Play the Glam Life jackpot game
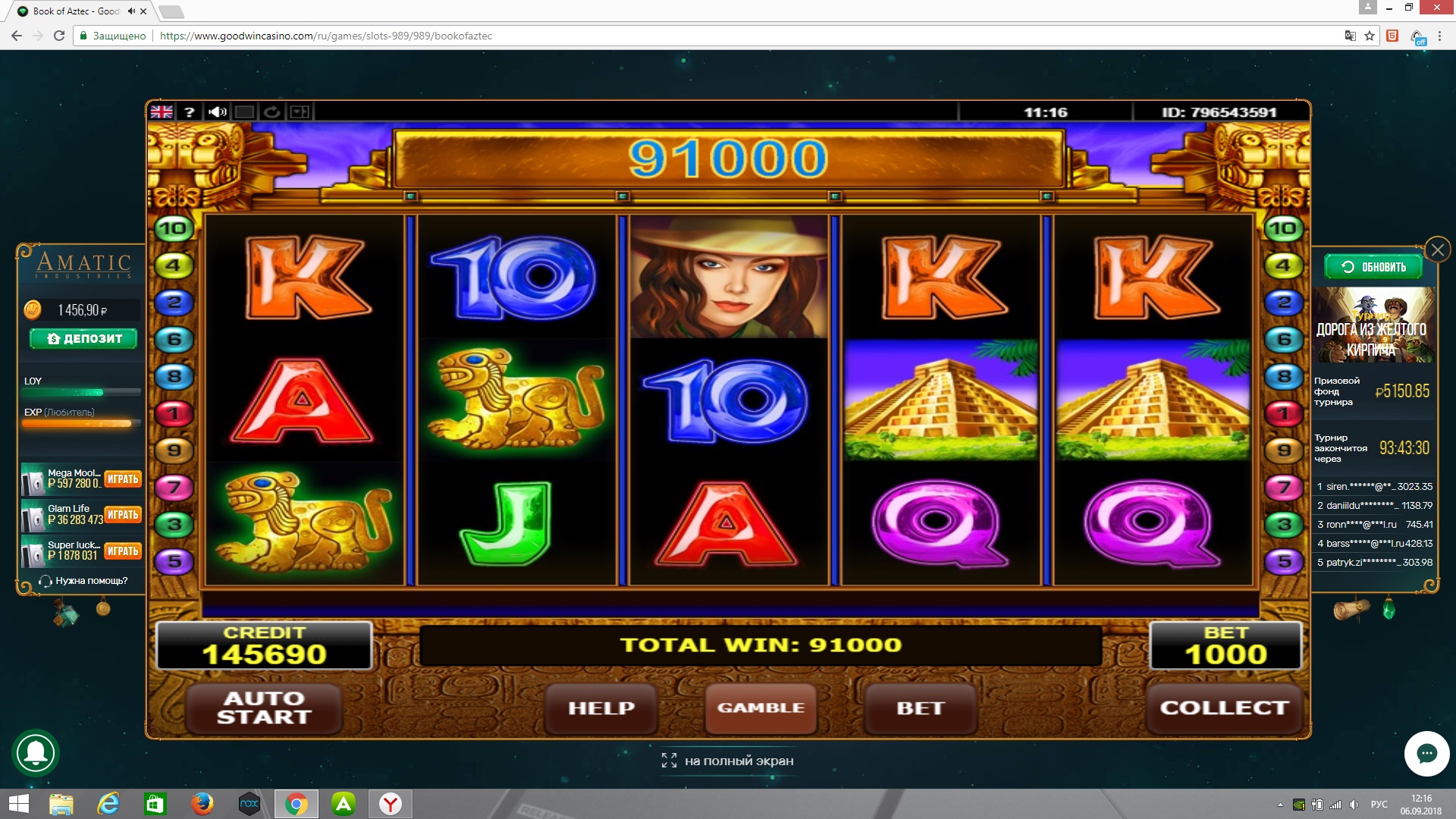The height and width of the screenshot is (819, 1456). pos(123,515)
